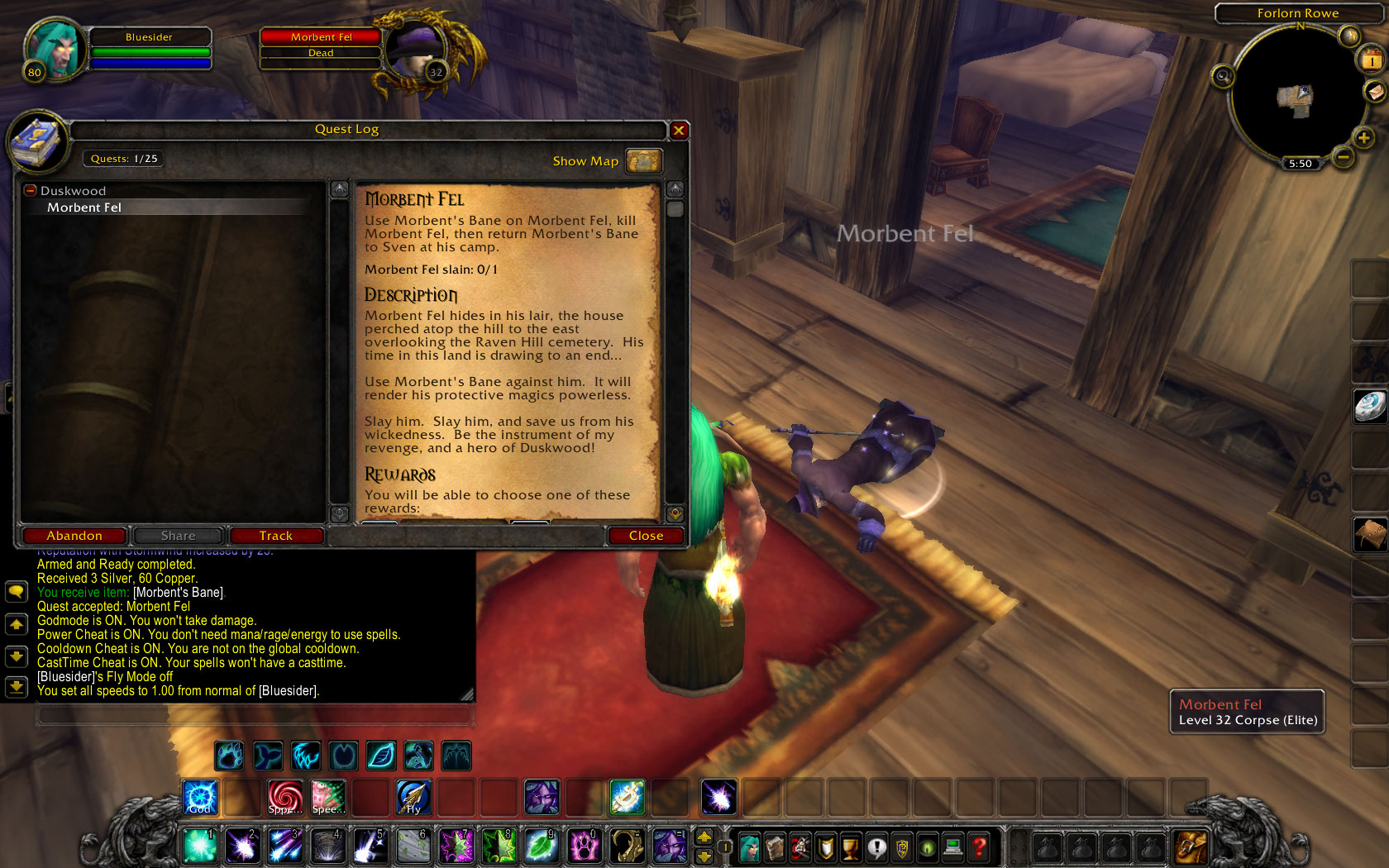Open the calendar icon on the minimap
1389x868 pixels.
tap(1370, 60)
